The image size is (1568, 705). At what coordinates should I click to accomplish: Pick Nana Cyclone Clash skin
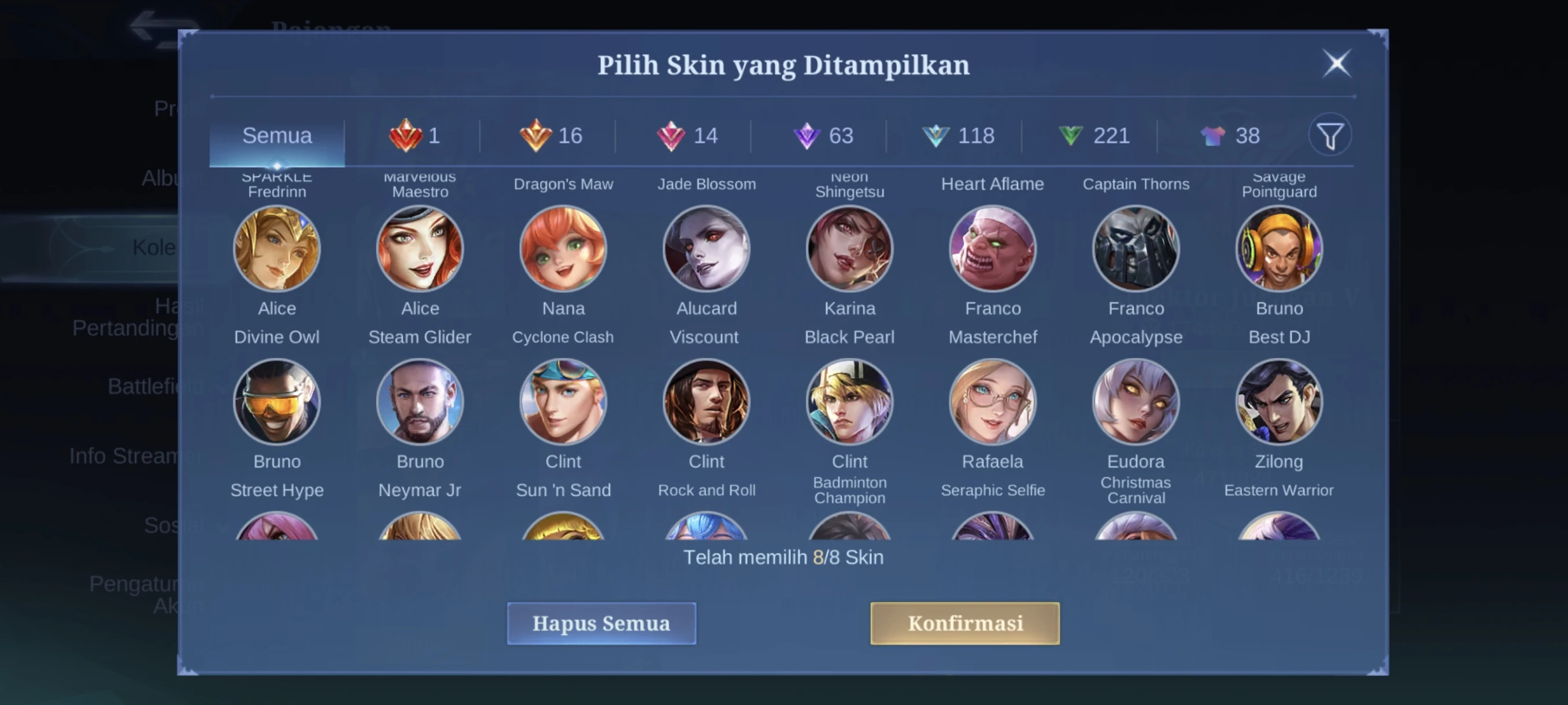(x=563, y=249)
